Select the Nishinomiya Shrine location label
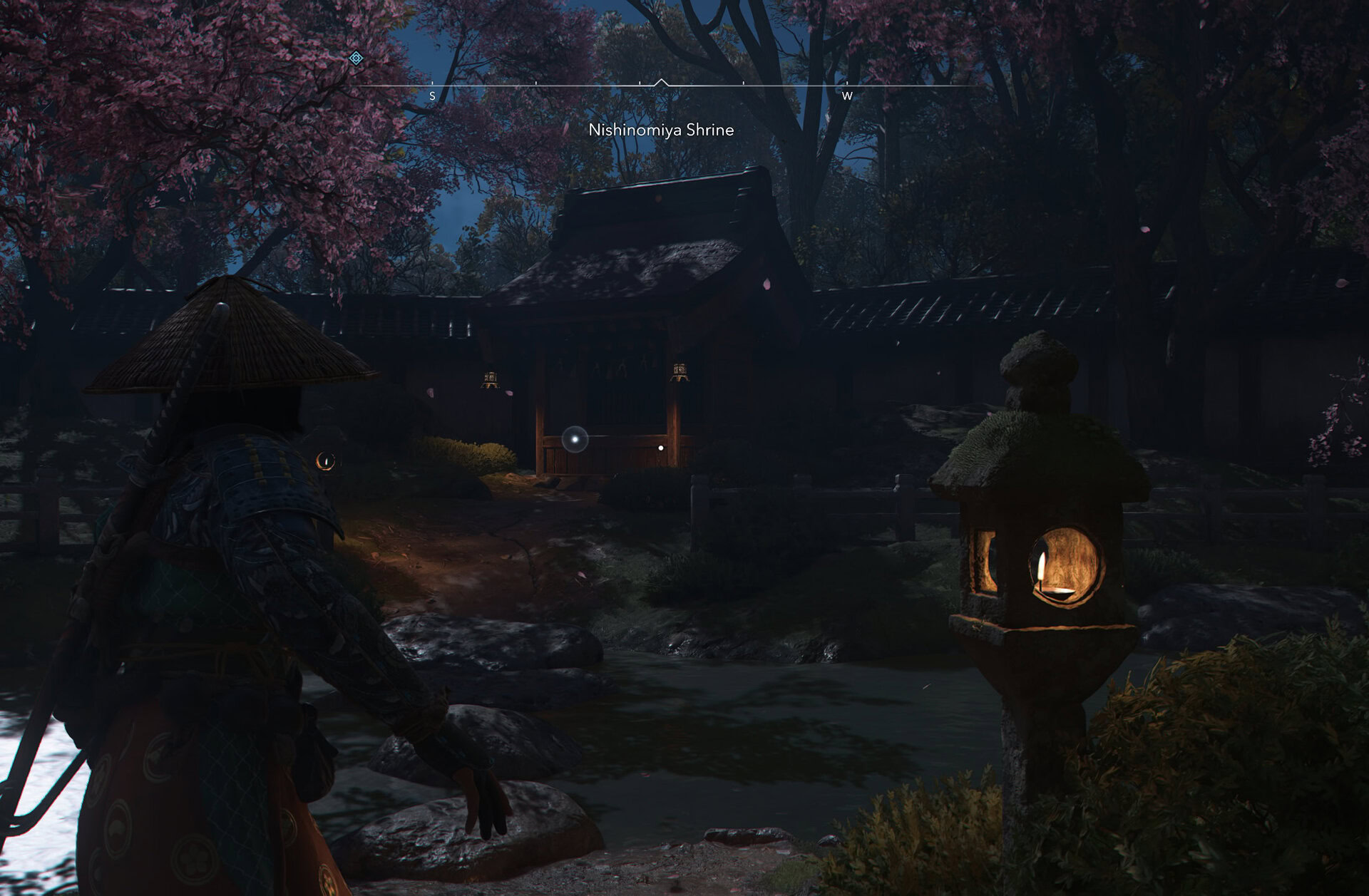Image resolution: width=1369 pixels, height=896 pixels. pos(661,130)
